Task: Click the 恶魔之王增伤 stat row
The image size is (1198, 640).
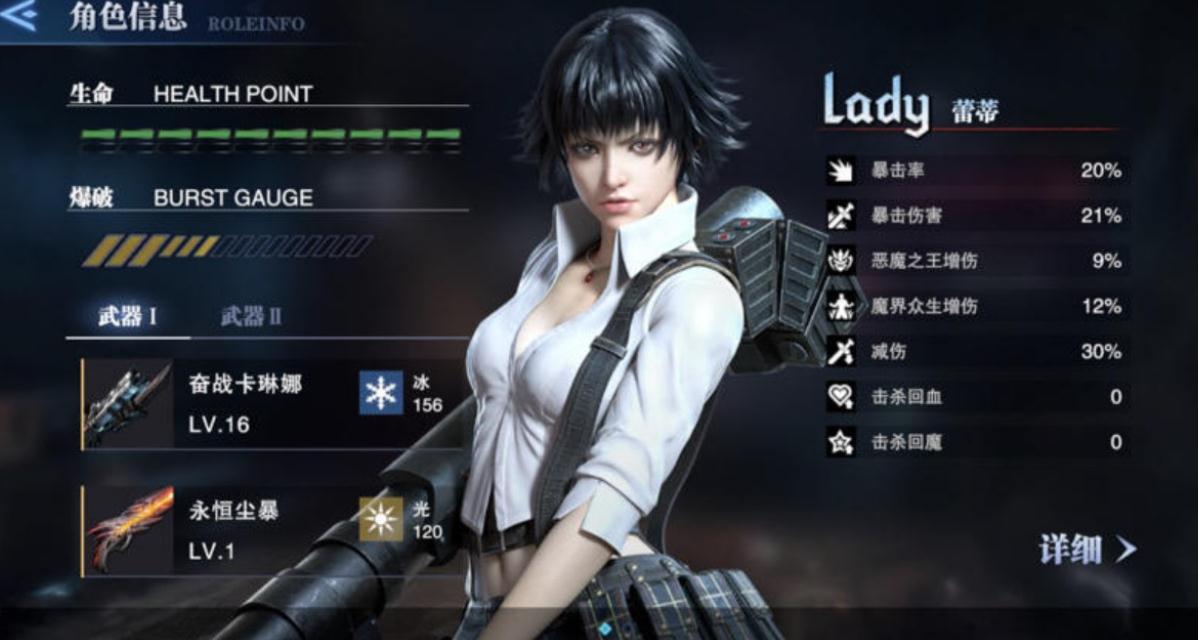Action: click(975, 261)
